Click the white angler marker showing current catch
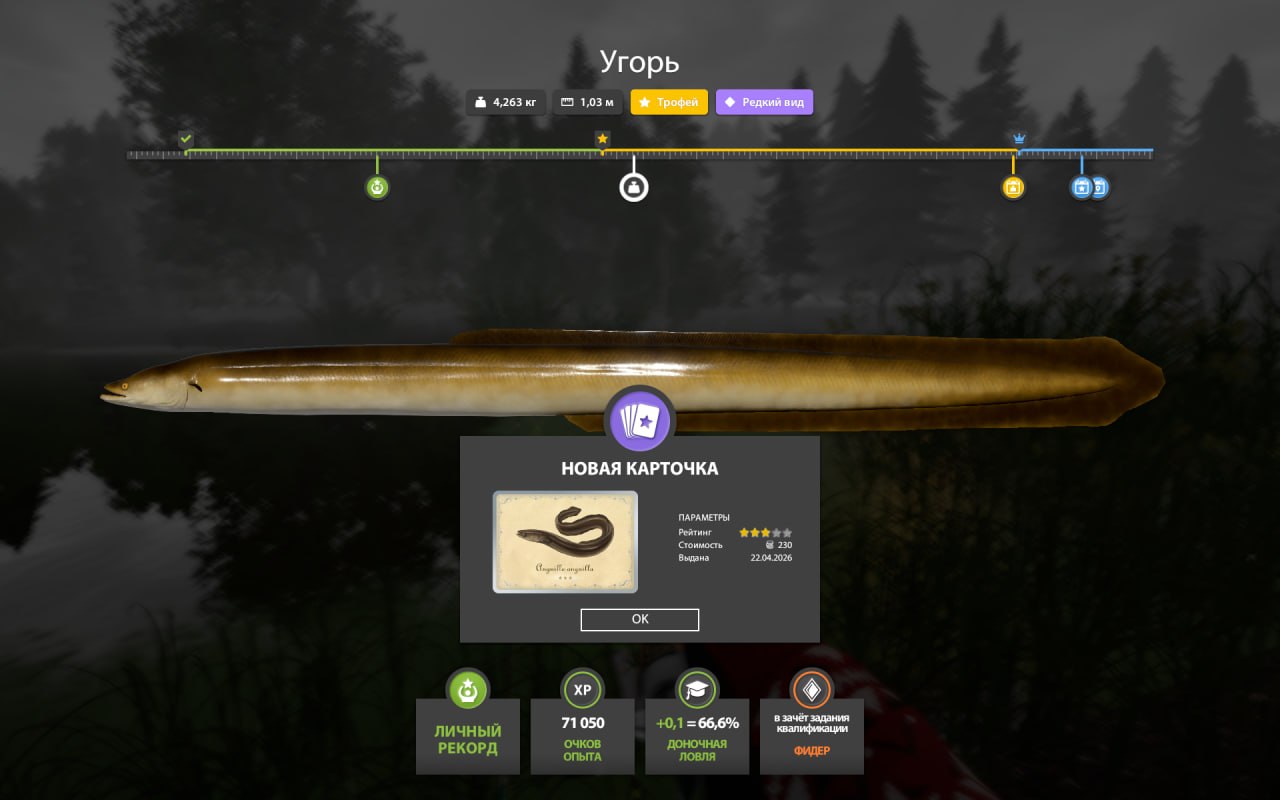Image resolution: width=1280 pixels, height=800 pixels. click(633, 186)
